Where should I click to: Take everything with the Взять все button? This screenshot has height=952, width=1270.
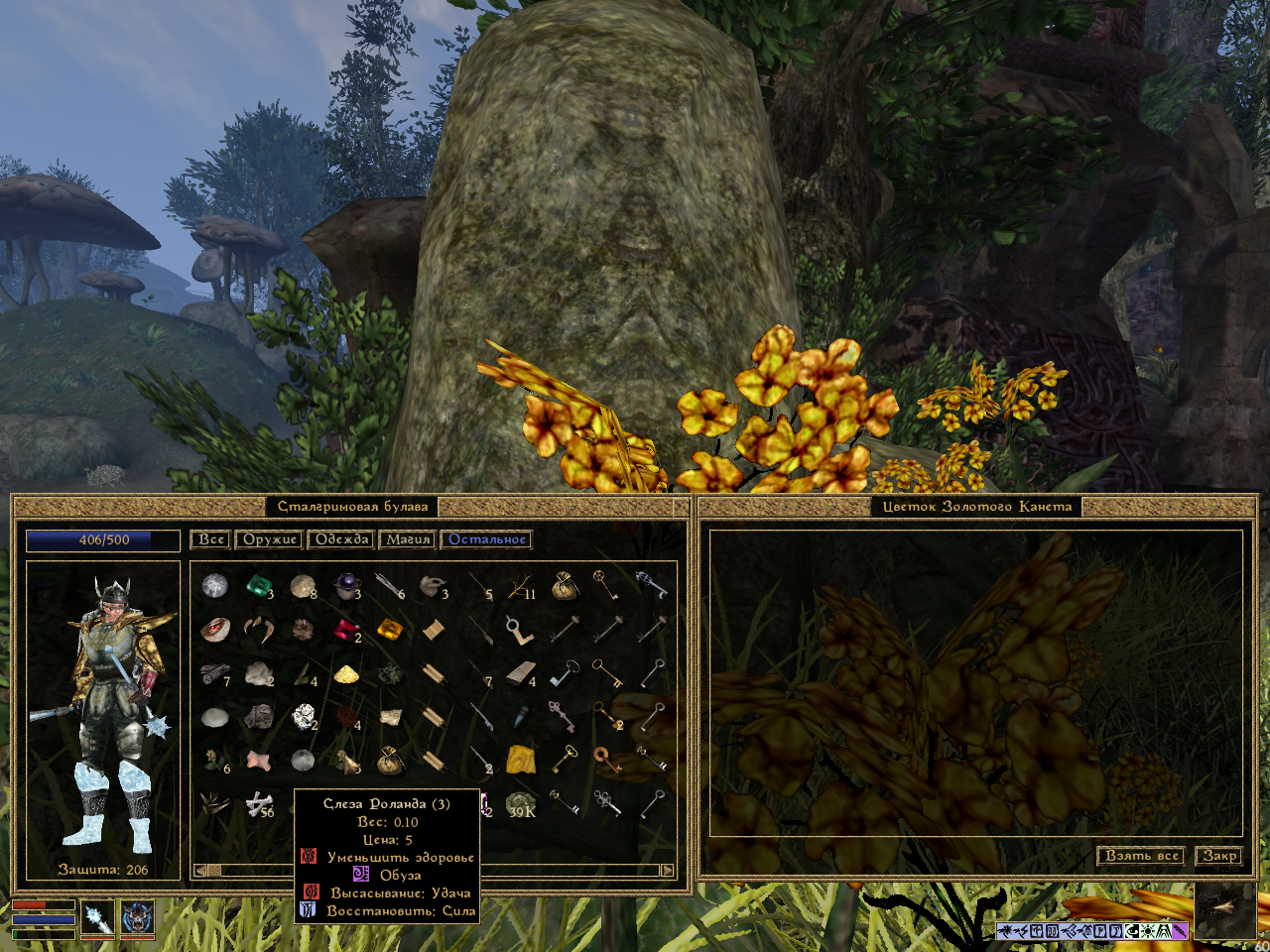tap(1141, 855)
